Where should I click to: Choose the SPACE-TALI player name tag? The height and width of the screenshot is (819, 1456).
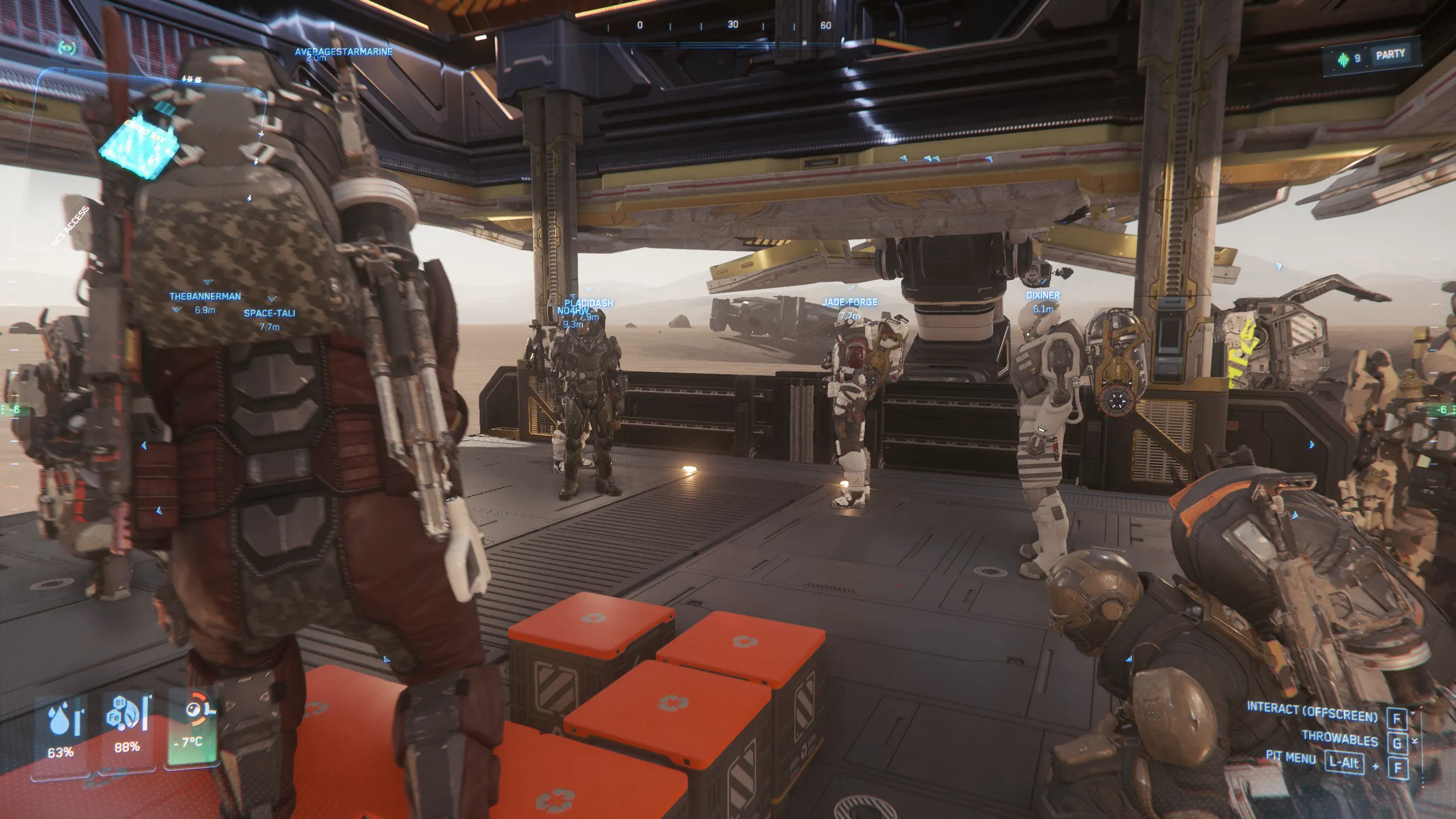point(270,313)
